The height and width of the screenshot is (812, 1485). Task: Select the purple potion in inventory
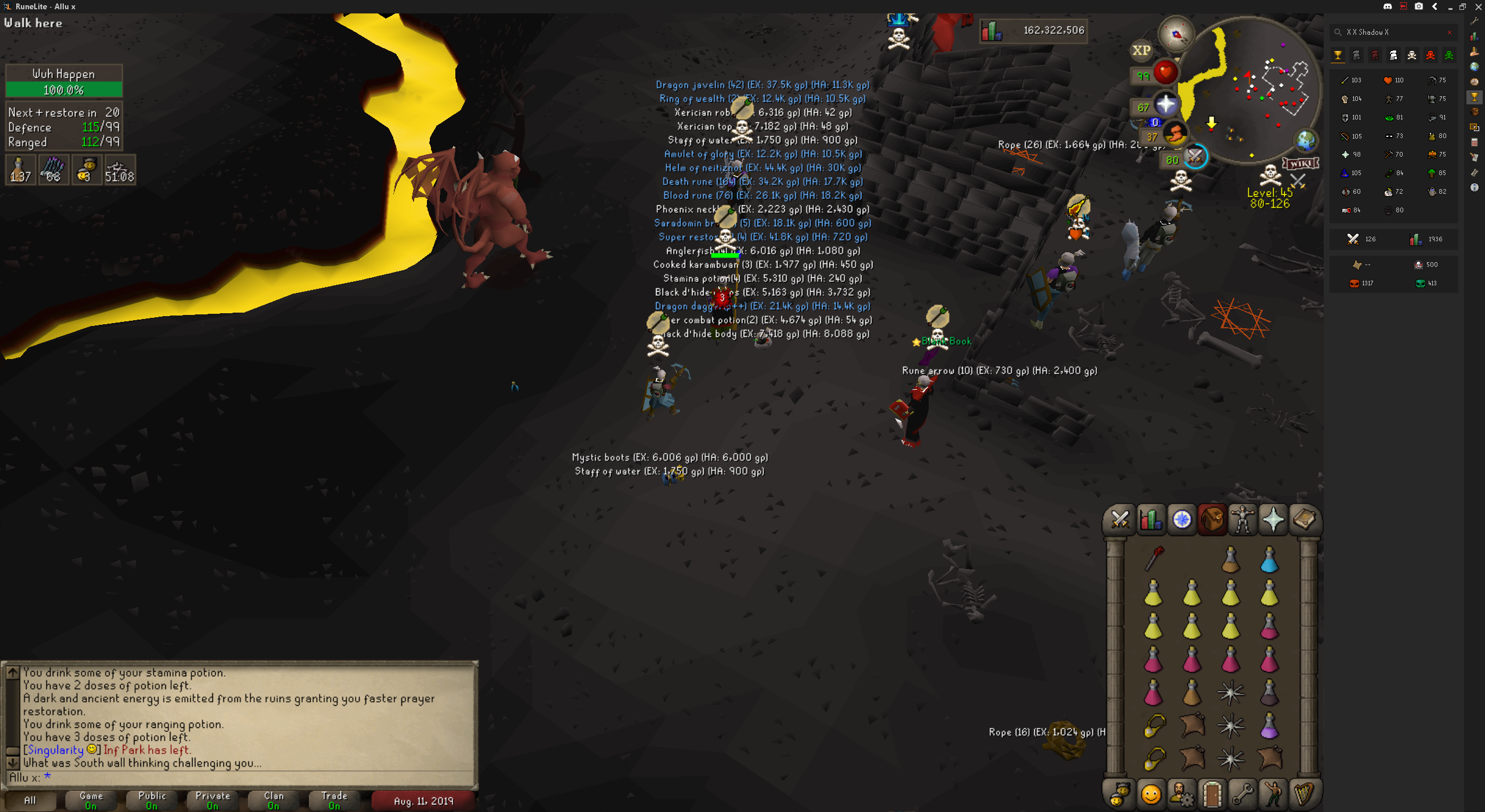[x=1269, y=726]
